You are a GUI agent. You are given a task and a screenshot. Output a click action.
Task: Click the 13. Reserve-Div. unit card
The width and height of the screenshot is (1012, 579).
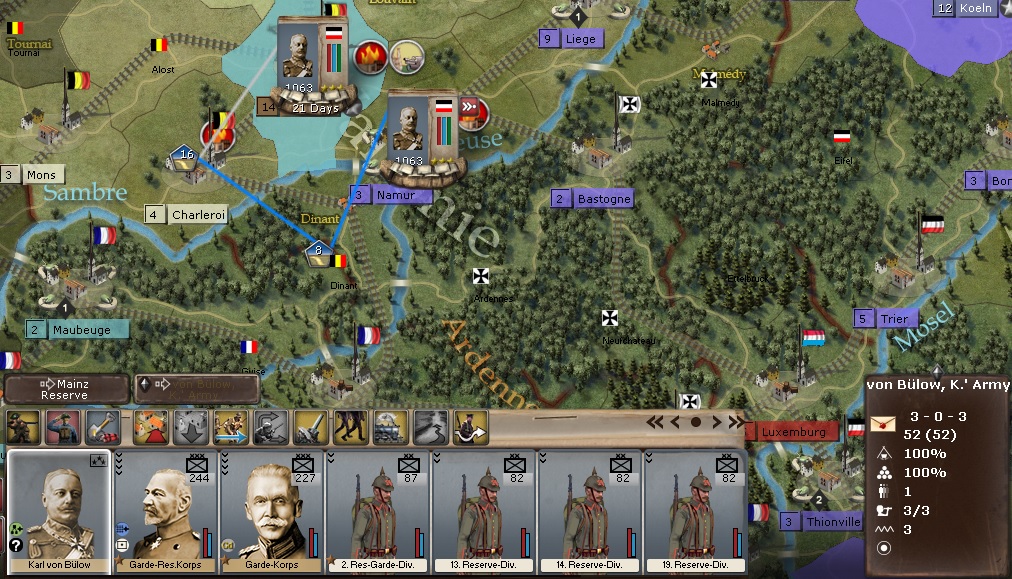pos(485,510)
